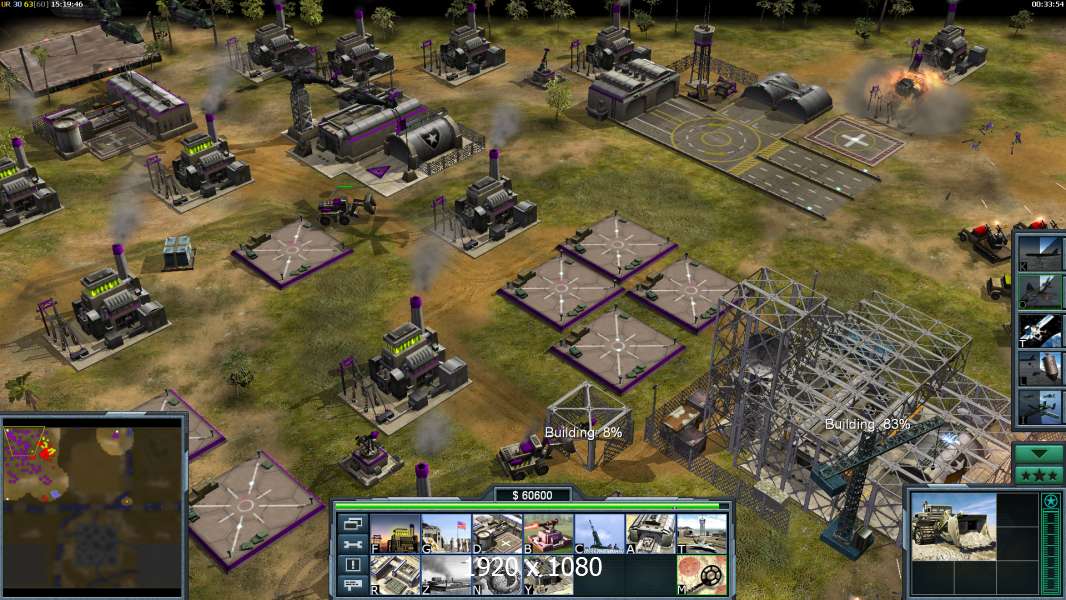Activate the satellite general power
Viewport: 1066px width, 600px height.
pyautogui.click(x=1039, y=329)
